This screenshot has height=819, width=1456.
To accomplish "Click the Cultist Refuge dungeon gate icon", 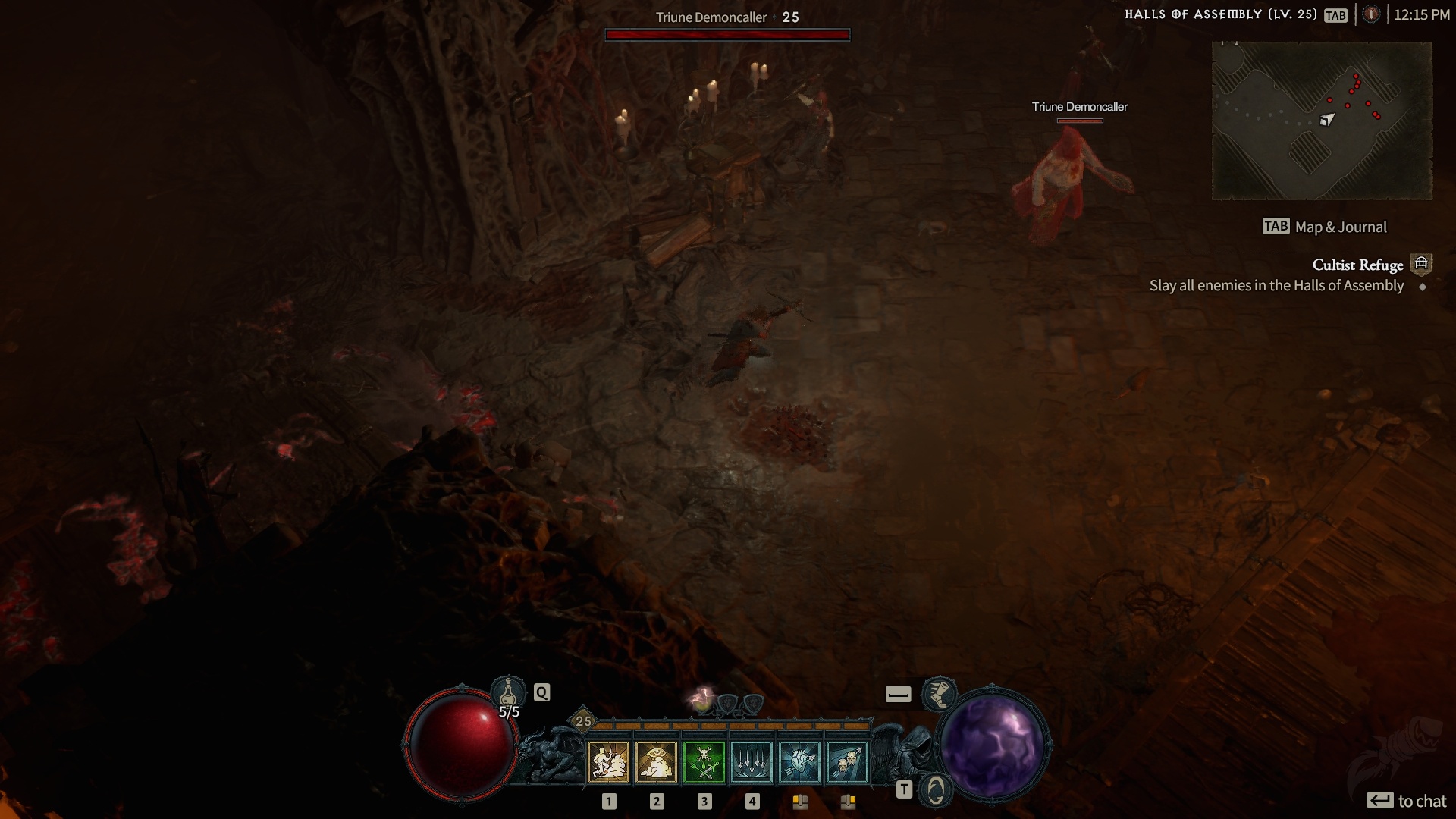I will 1421,263.
